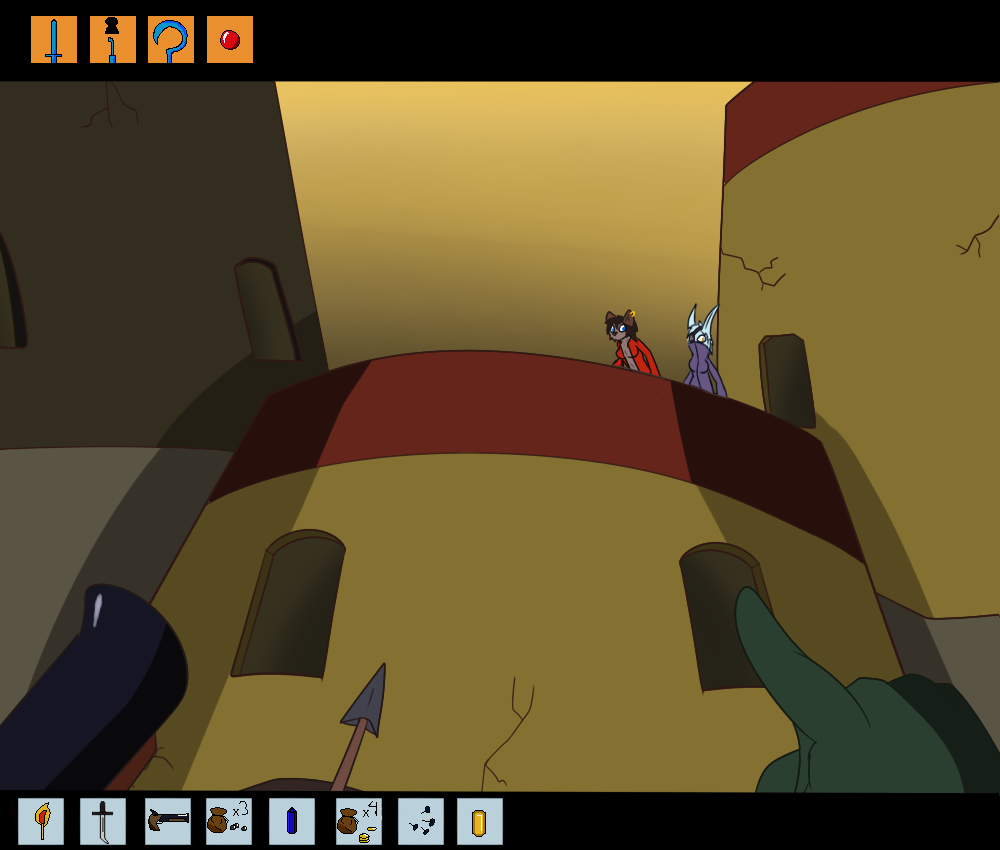The image size is (1000, 850).
Task: Choose the blue crystal inventory item
Action: tap(291, 821)
